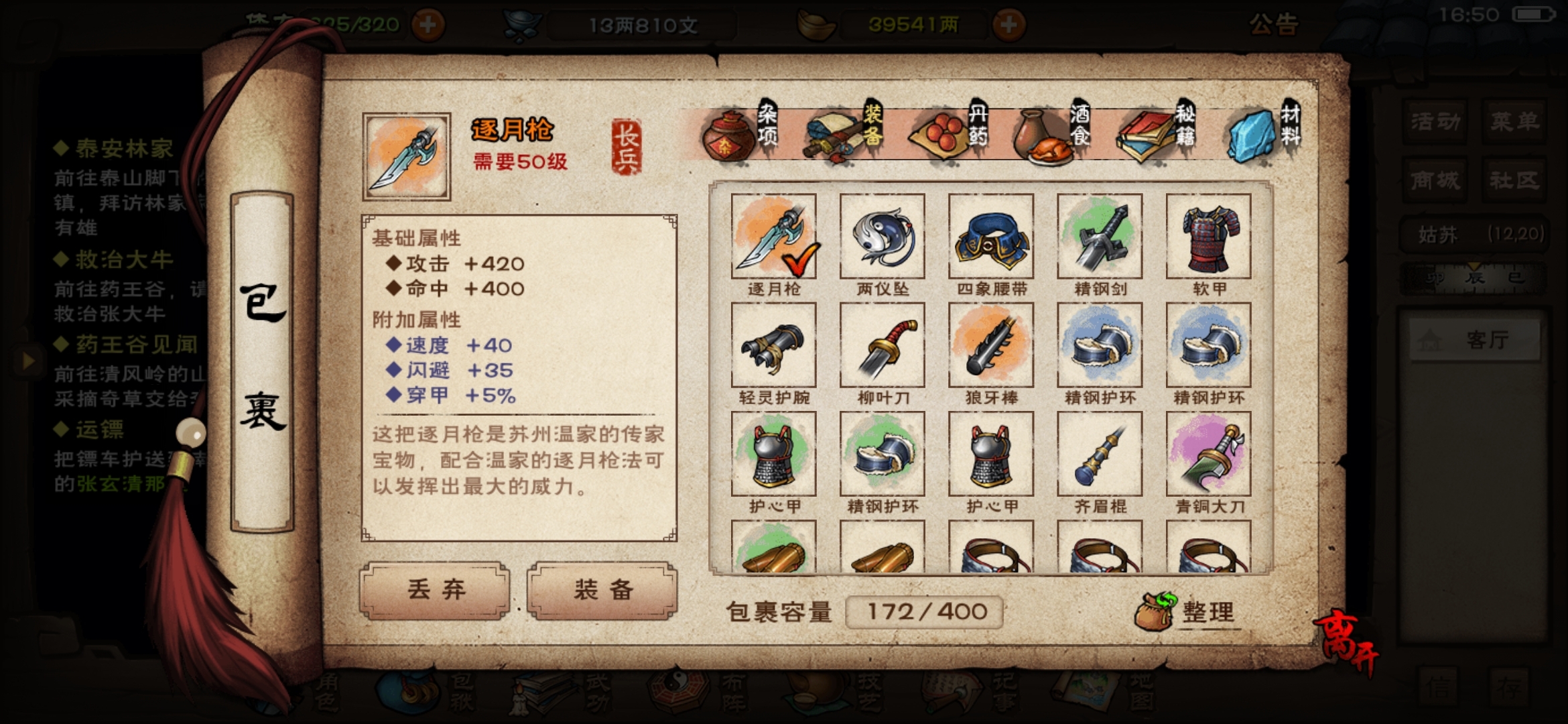Viewport: 1568px width, 724px height.
Task: Close the bag via the red 离开 button
Action: point(1347,642)
